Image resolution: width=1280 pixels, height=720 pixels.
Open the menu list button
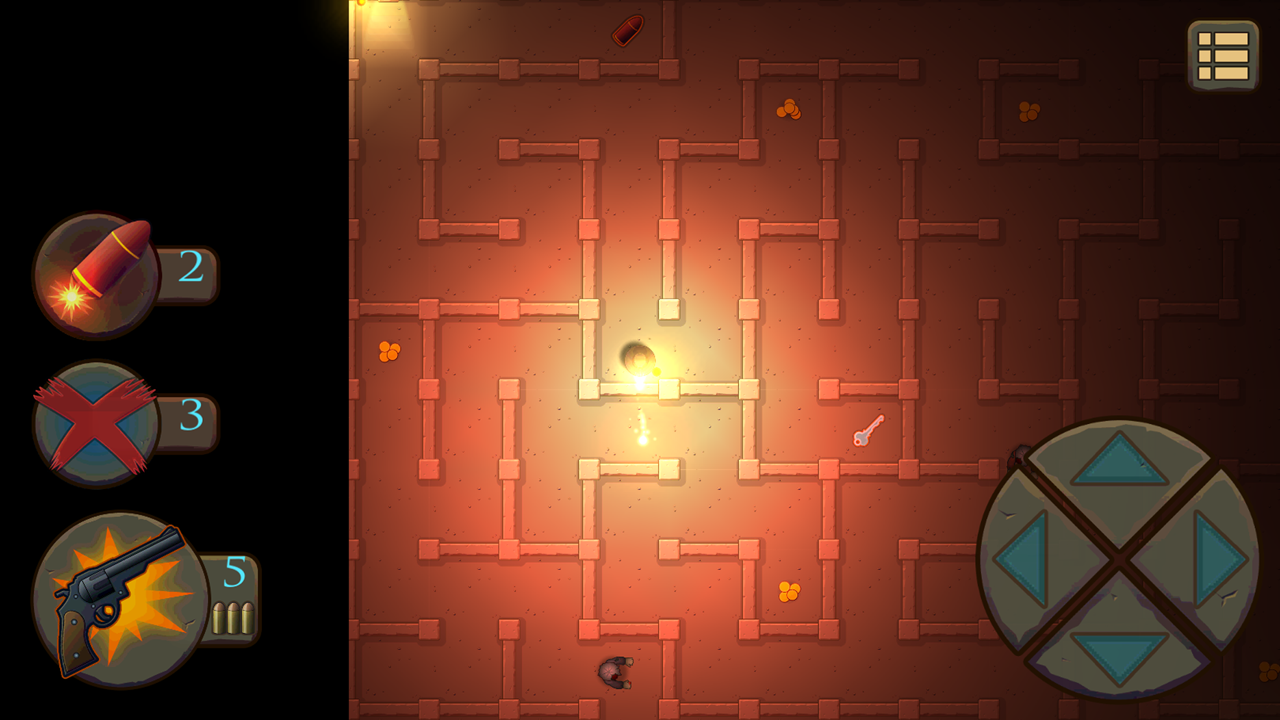1223,55
